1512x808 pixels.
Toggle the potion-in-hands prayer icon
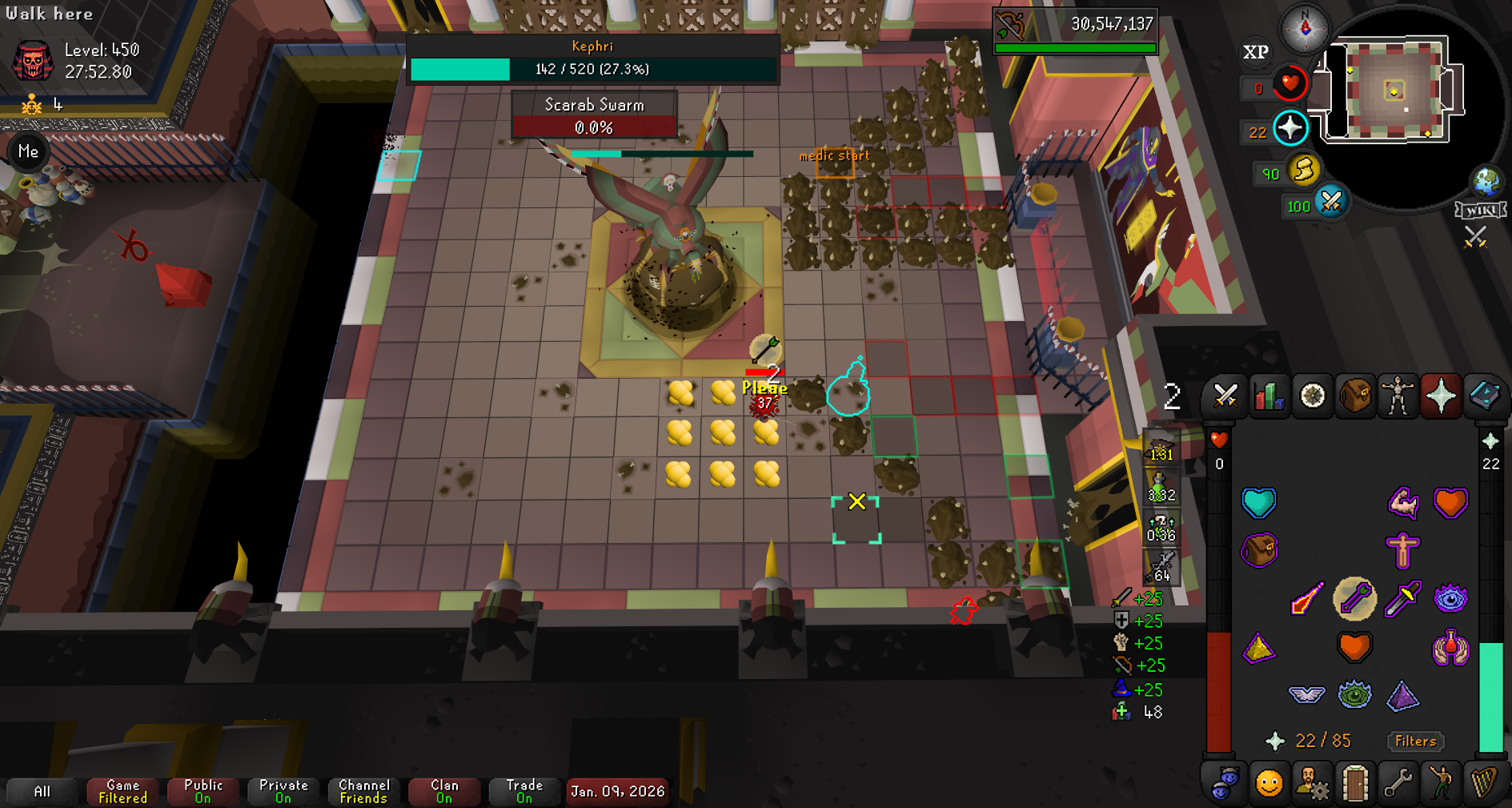tap(1450, 647)
